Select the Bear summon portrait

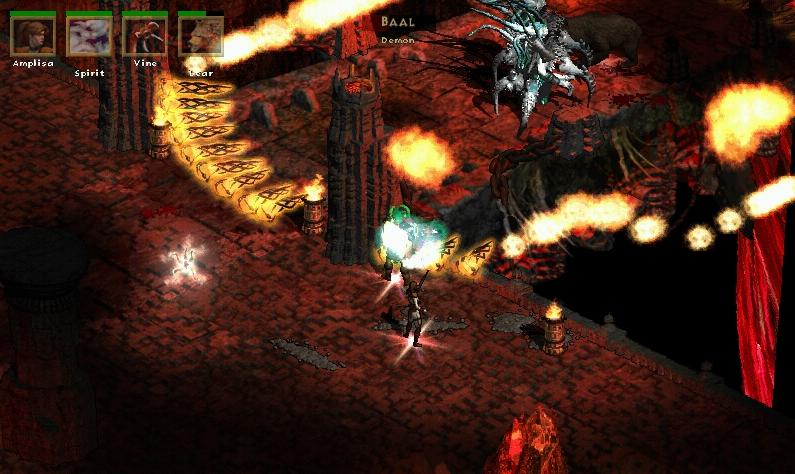pyautogui.click(x=200, y=36)
